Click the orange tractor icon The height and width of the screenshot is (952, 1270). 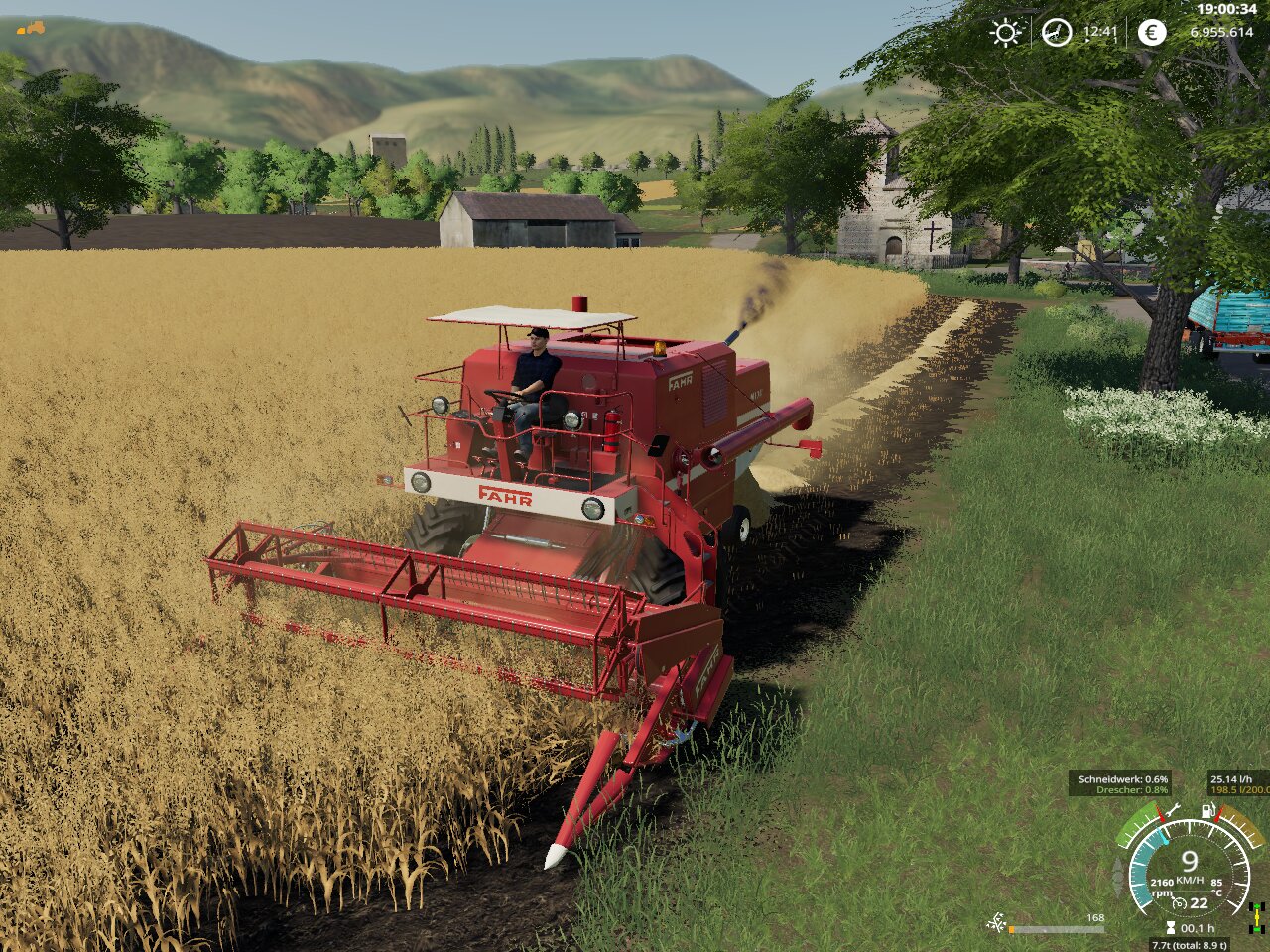pyautogui.click(x=31, y=28)
